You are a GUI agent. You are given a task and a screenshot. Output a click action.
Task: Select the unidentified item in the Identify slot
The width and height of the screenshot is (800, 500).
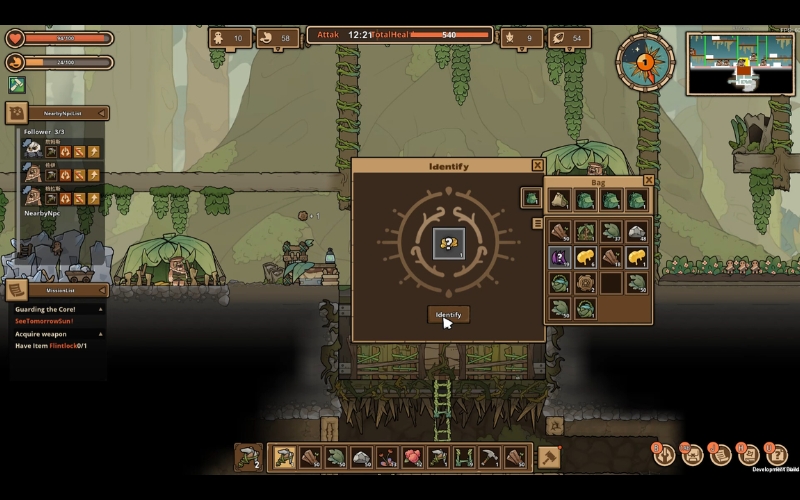click(x=448, y=242)
